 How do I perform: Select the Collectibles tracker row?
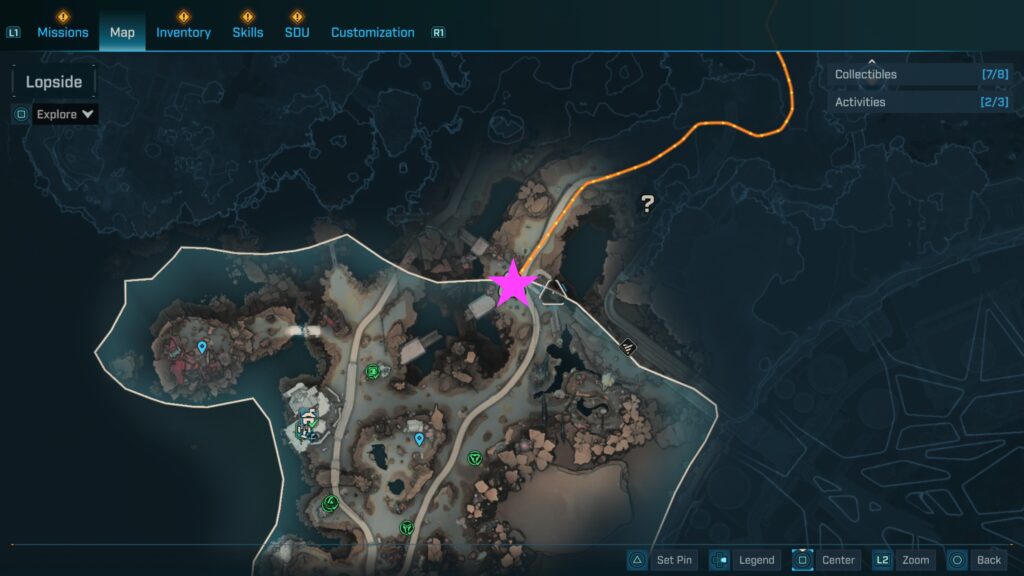(919, 75)
